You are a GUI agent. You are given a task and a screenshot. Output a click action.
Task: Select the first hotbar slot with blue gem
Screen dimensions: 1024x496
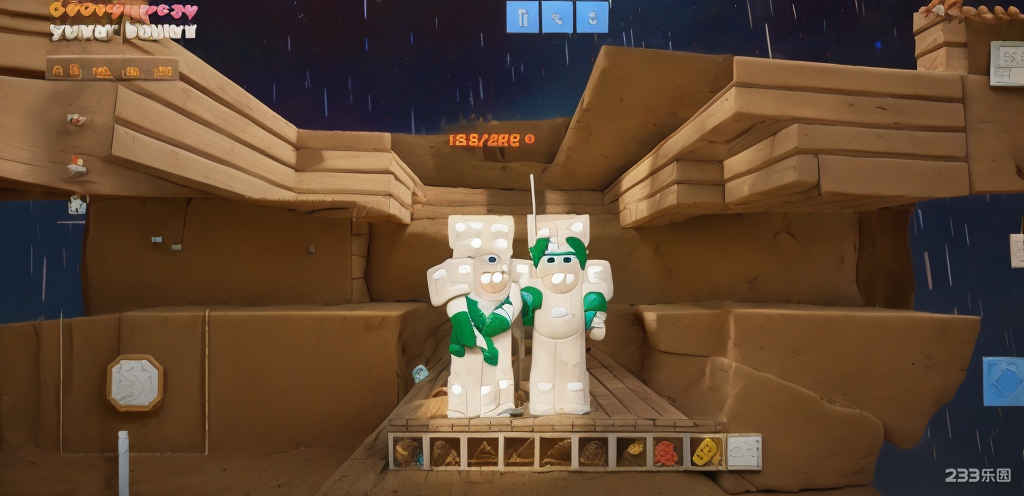[407, 452]
